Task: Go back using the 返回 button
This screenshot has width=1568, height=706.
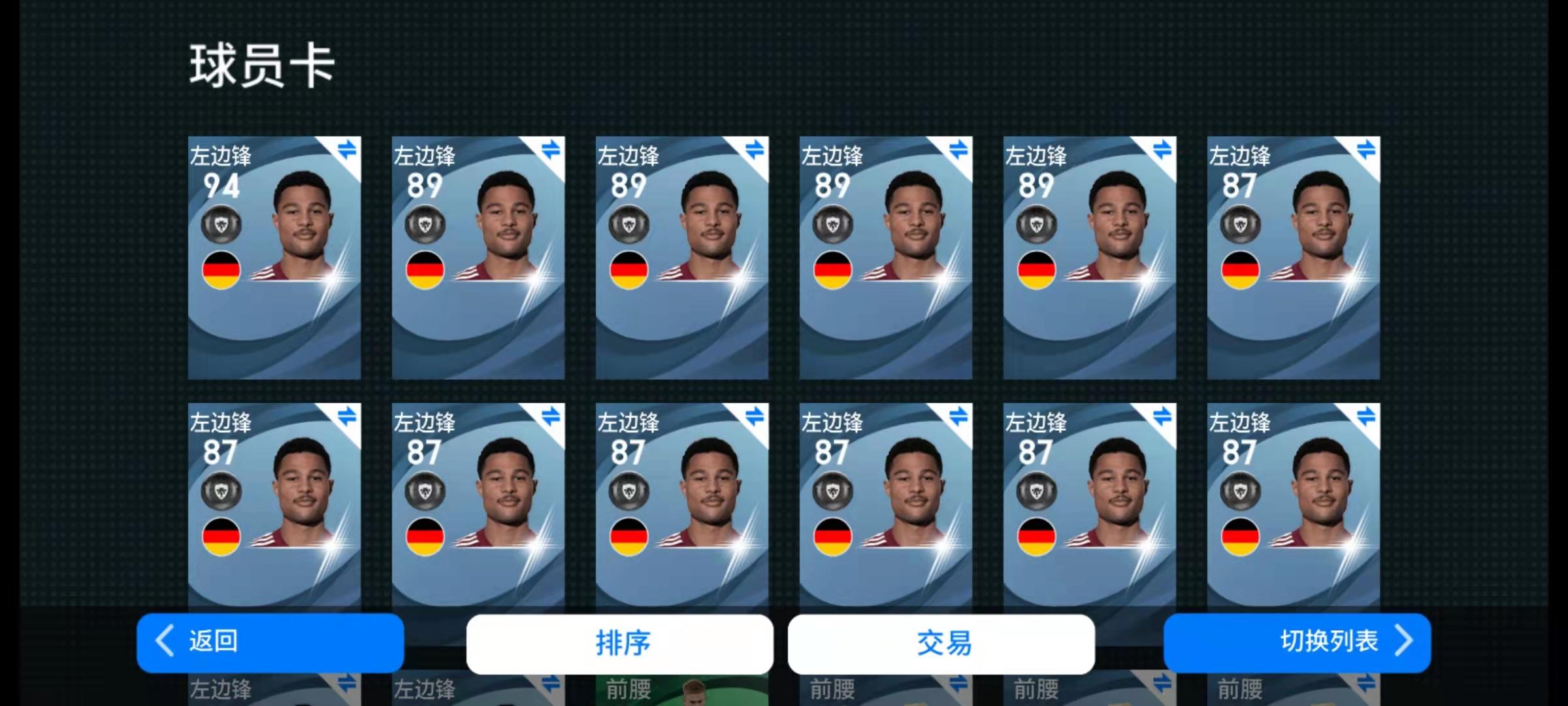Action: [x=270, y=642]
